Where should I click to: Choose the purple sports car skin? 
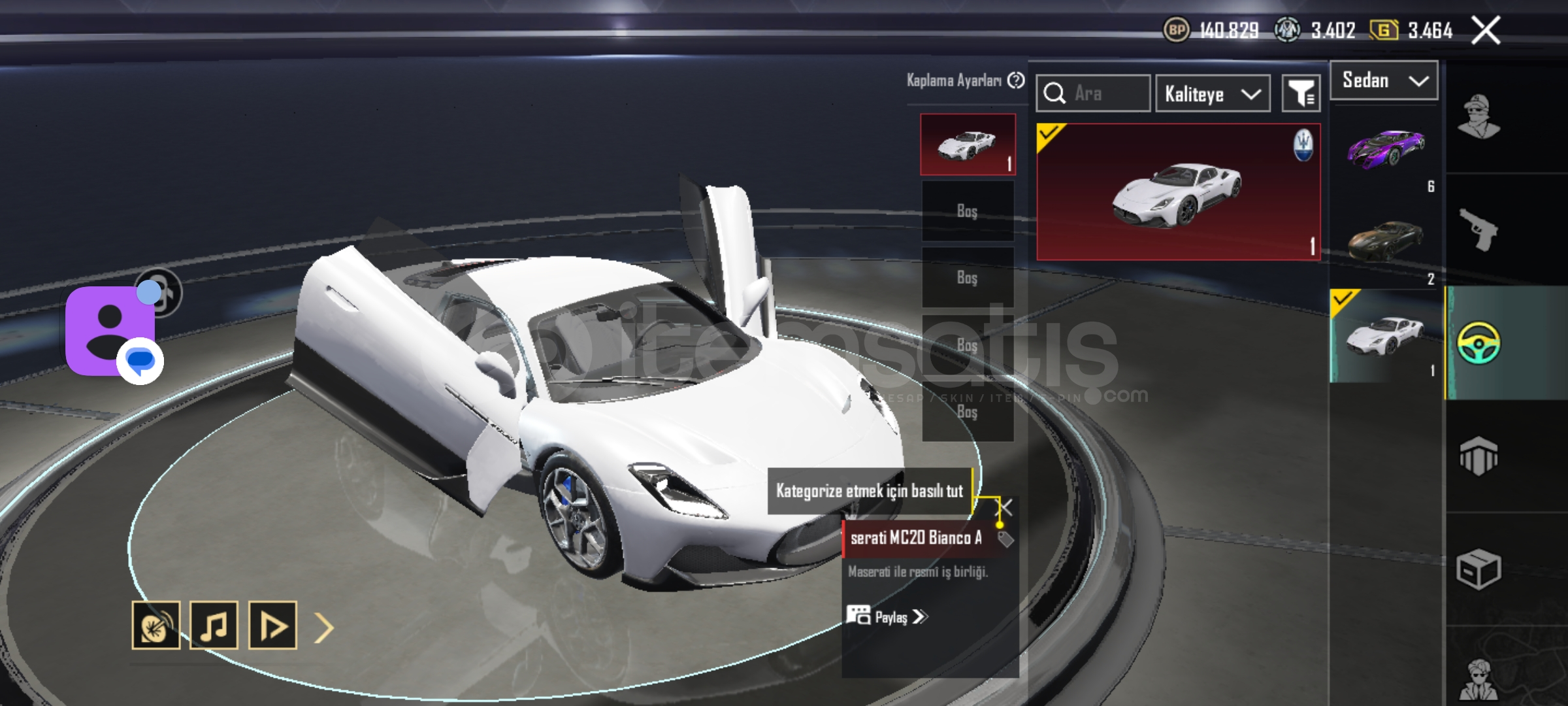point(1385,148)
